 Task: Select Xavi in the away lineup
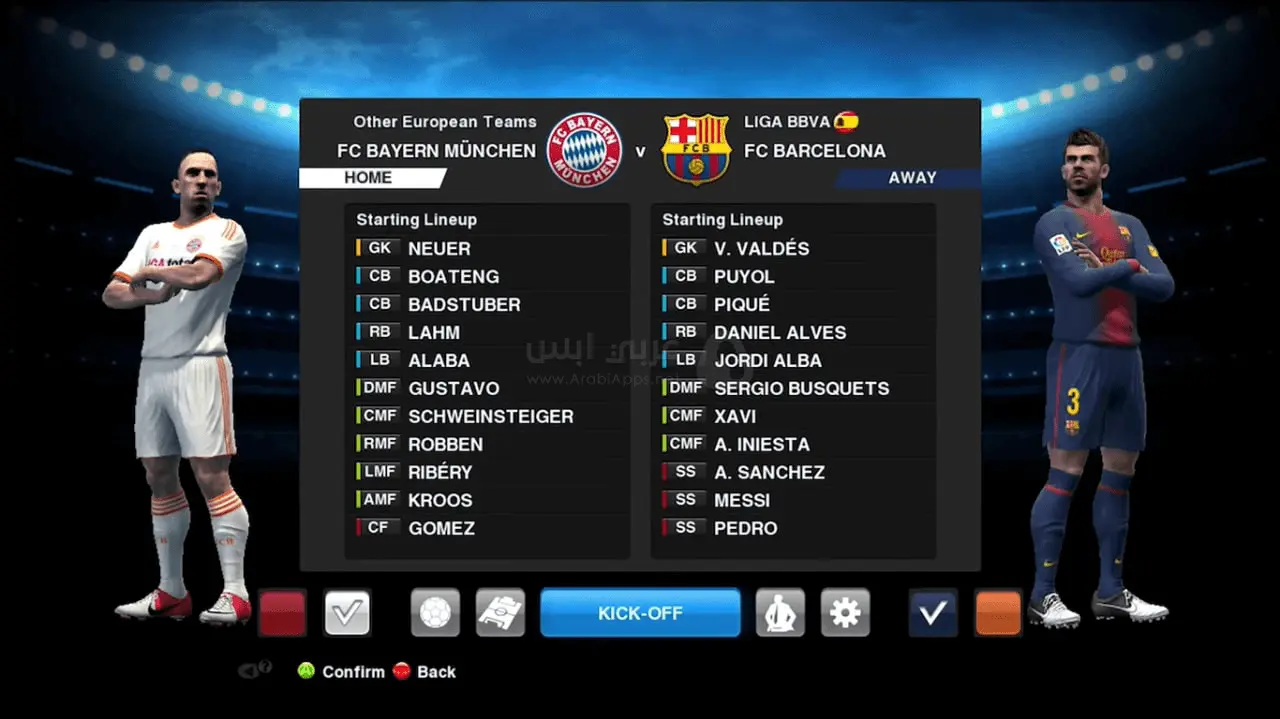(x=735, y=416)
